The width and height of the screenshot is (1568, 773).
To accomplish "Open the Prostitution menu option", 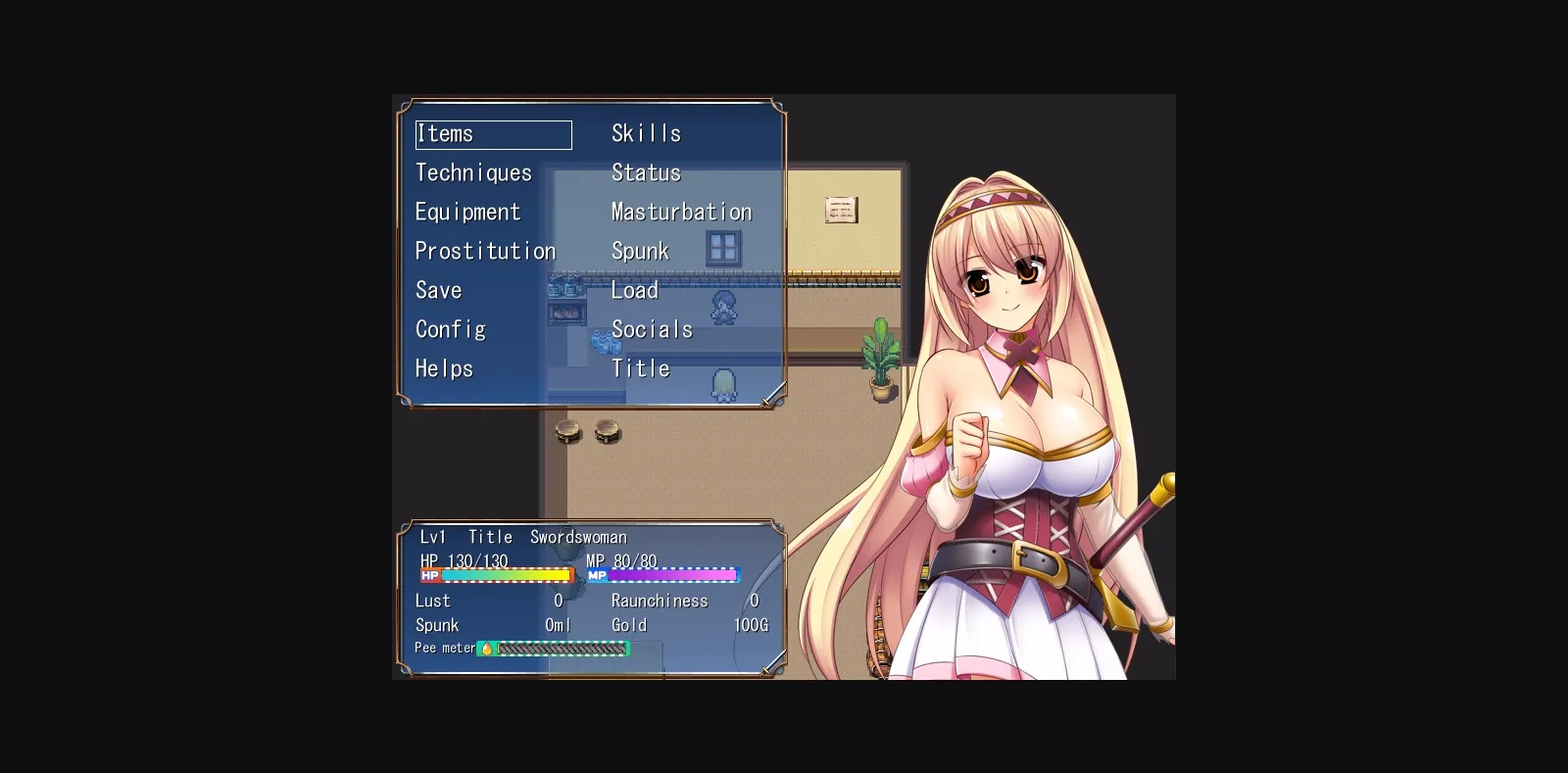I will coord(485,251).
